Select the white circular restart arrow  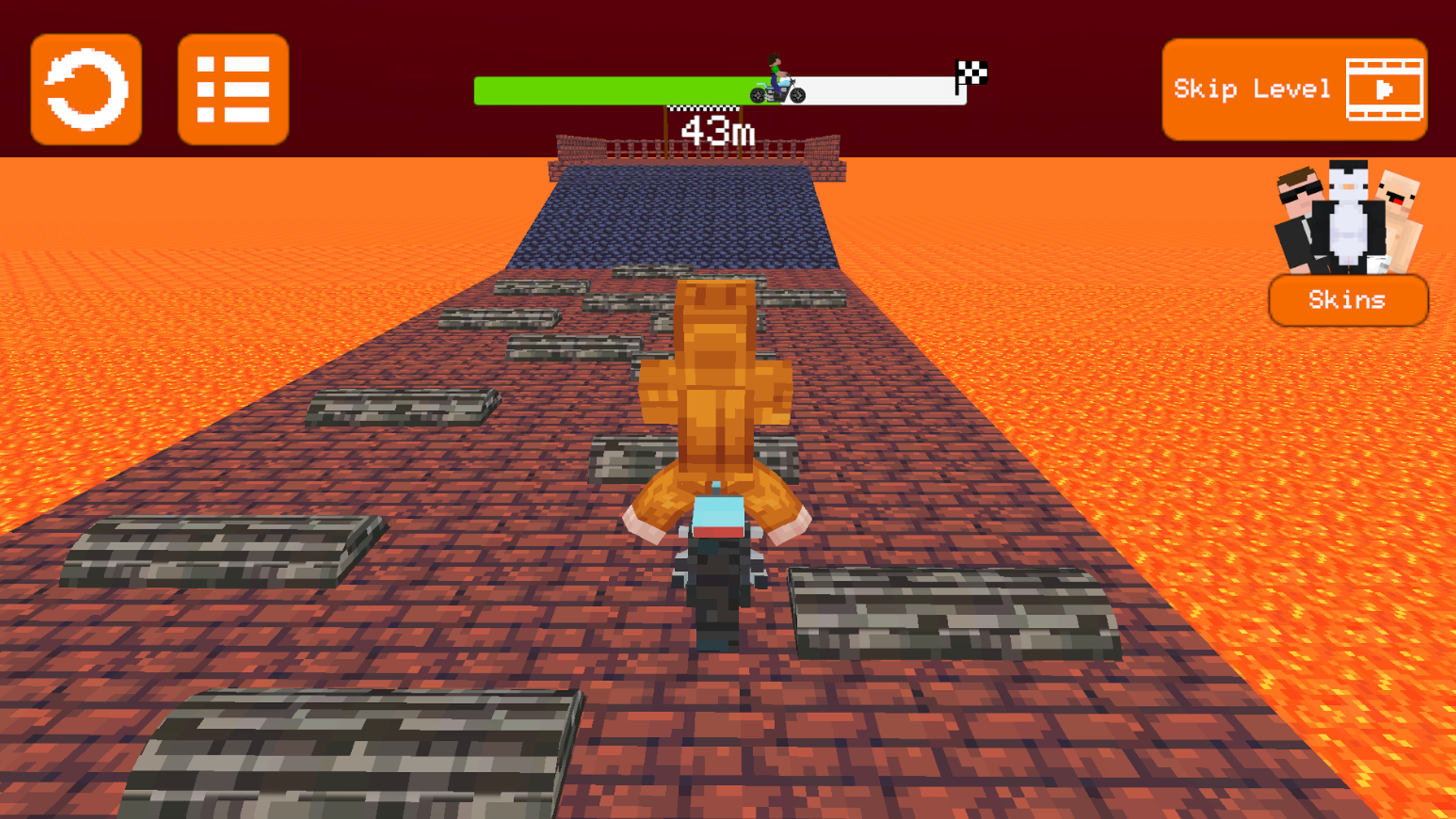click(86, 89)
